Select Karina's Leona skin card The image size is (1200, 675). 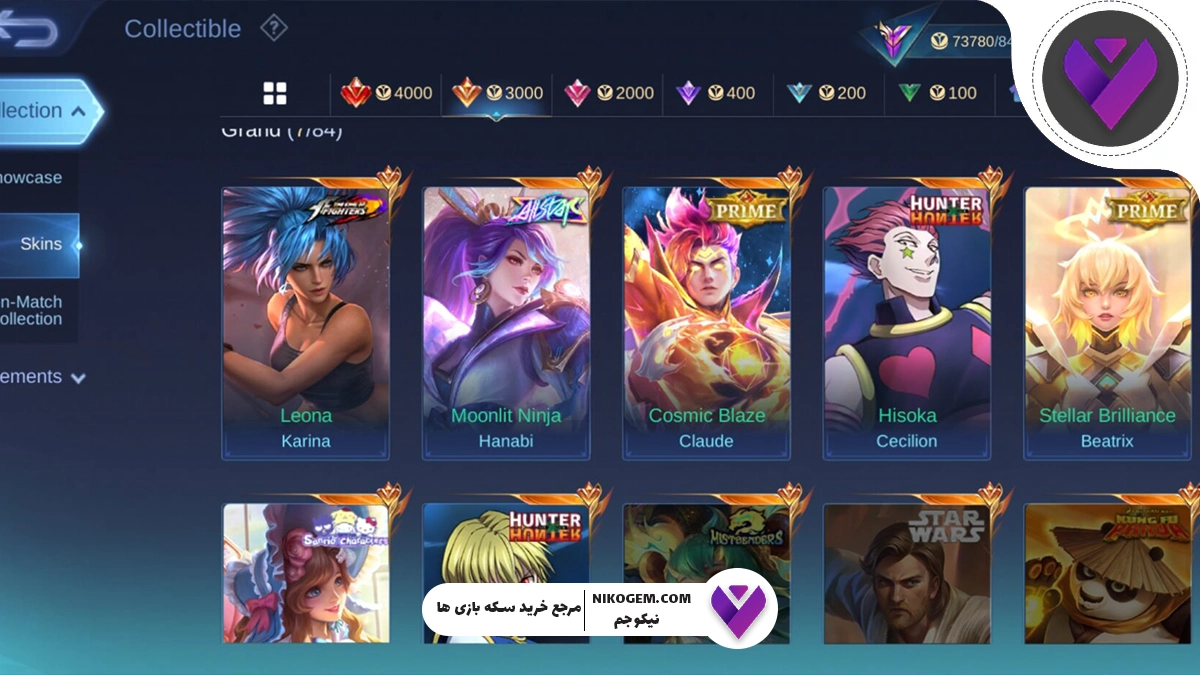click(306, 322)
